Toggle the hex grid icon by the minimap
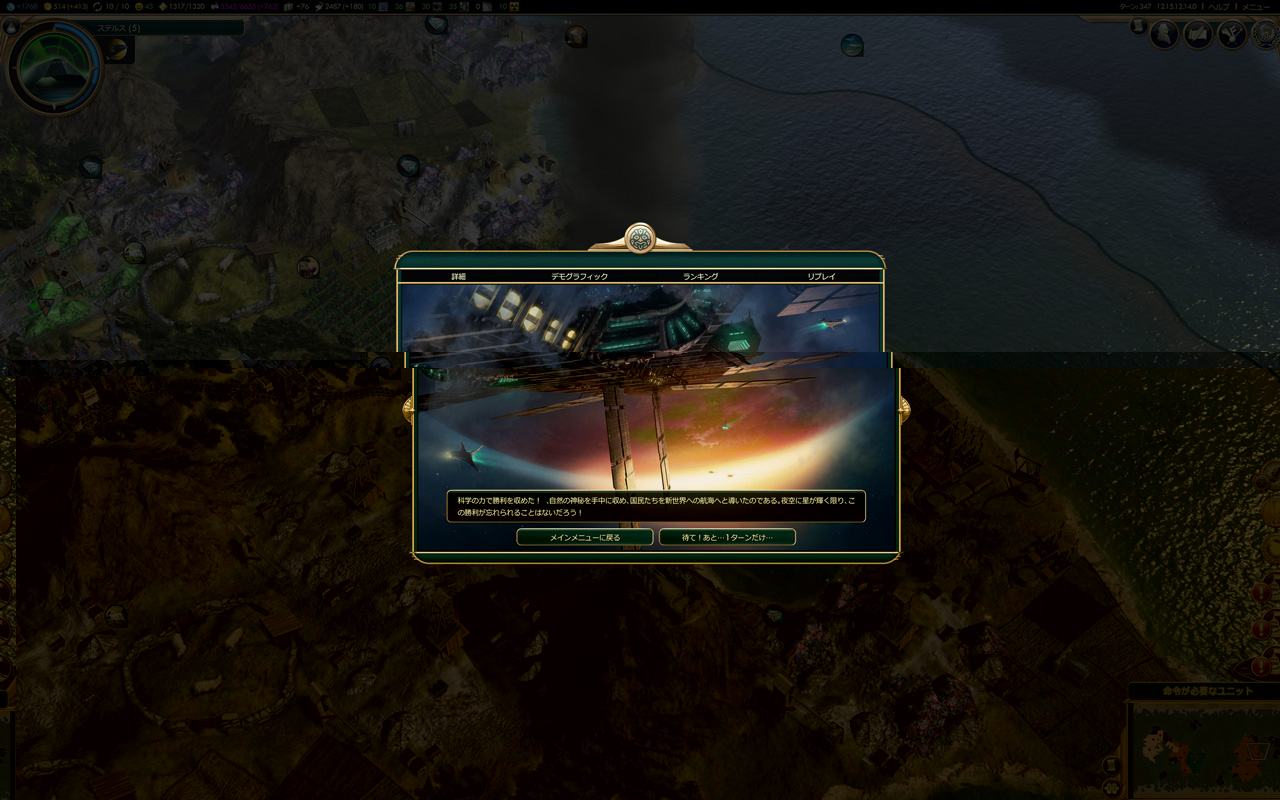Screen dimensions: 1280x800 [1112, 787]
